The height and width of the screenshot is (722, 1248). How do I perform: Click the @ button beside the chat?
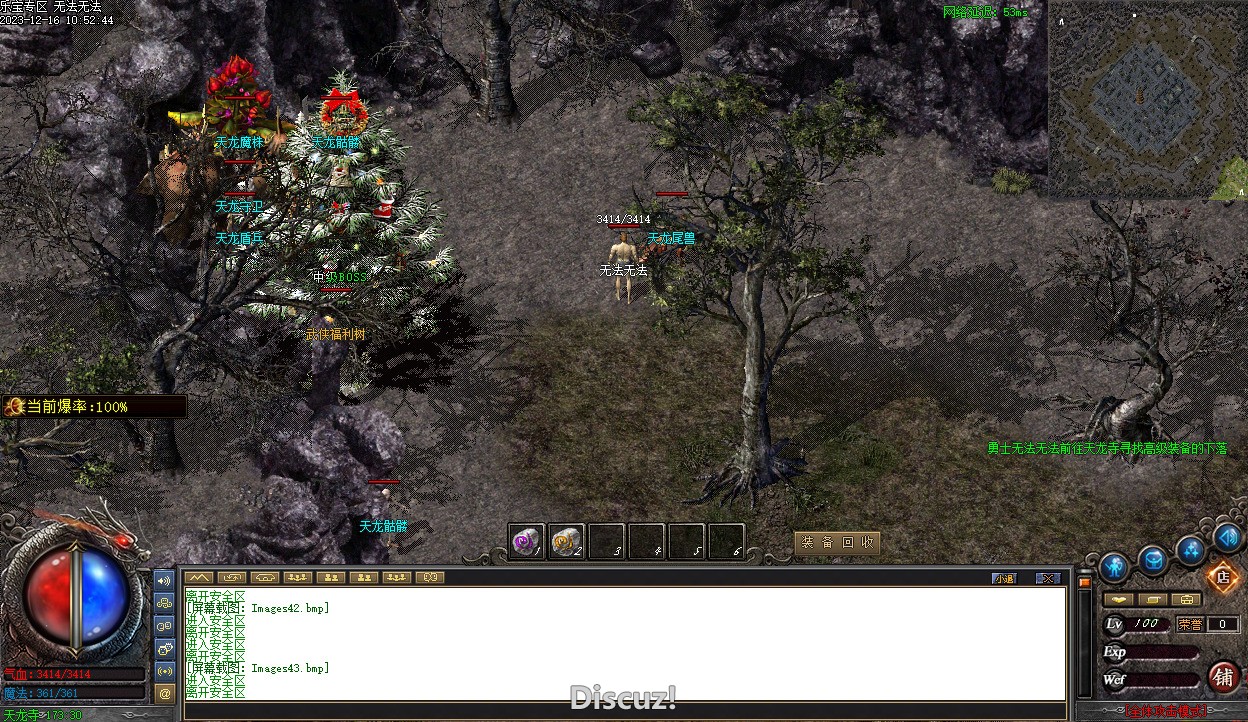pos(165,692)
